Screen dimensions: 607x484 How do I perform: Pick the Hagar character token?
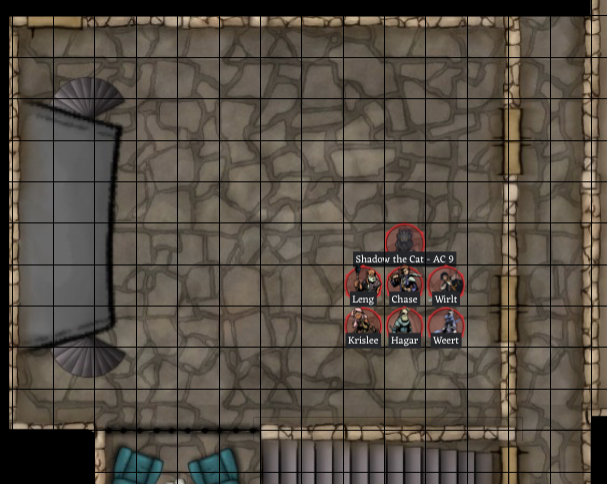pyautogui.click(x=404, y=324)
